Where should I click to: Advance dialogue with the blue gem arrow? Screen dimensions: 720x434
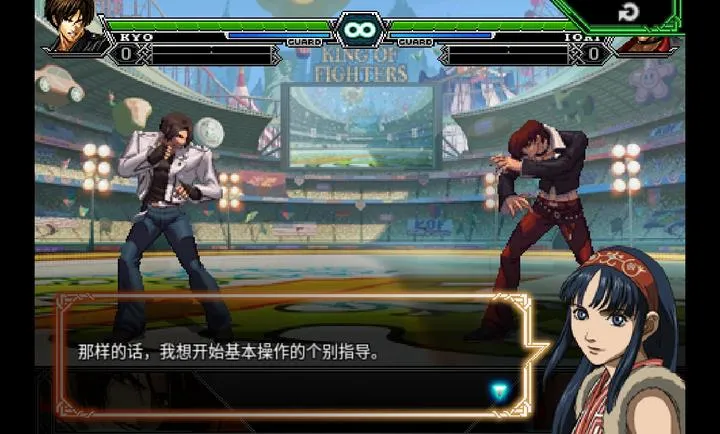(499, 391)
